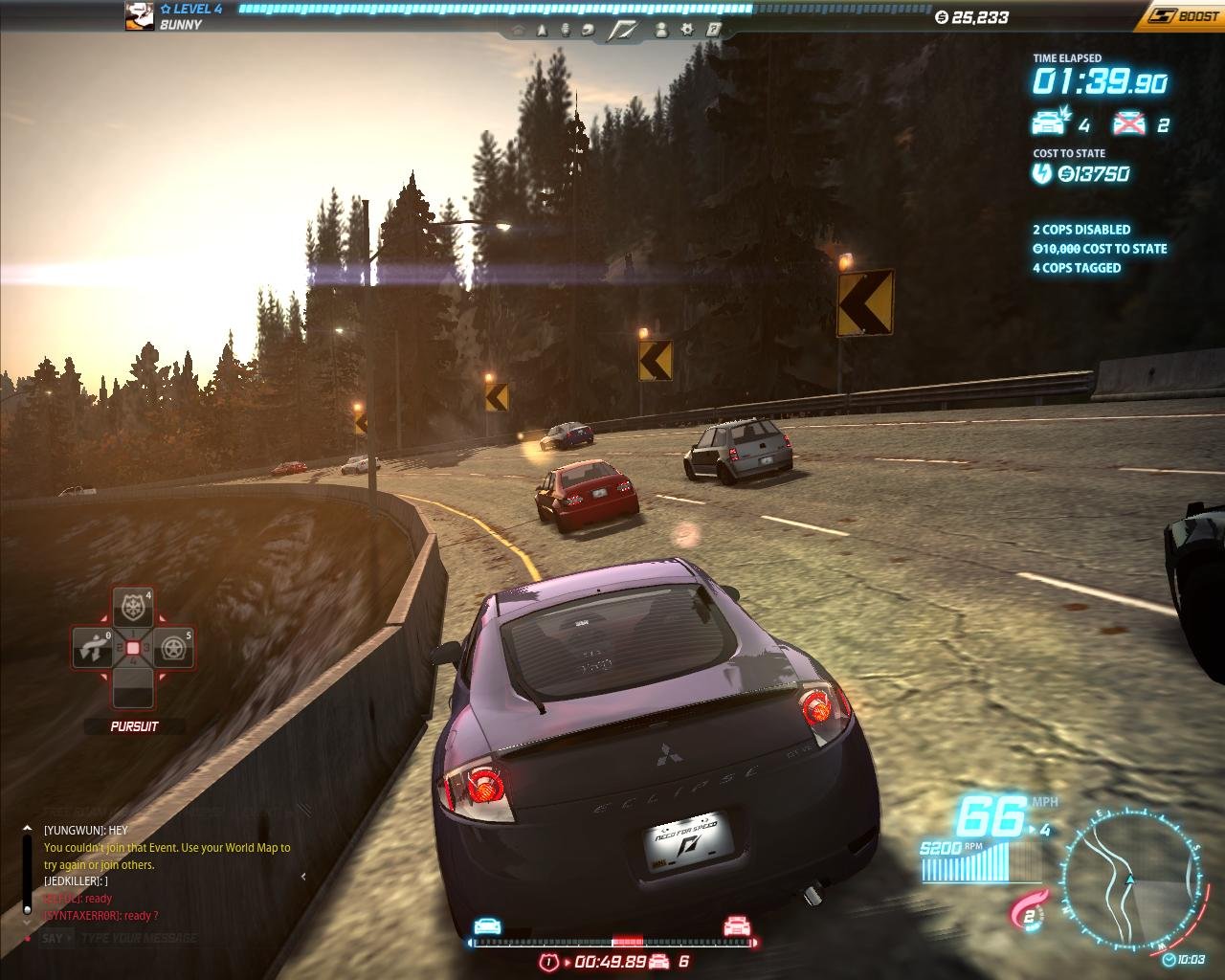This screenshot has height=980, width=1225.
Task: Activate the star wheel powerup slot
Action: pyautogui.click(x=174, y=648)
